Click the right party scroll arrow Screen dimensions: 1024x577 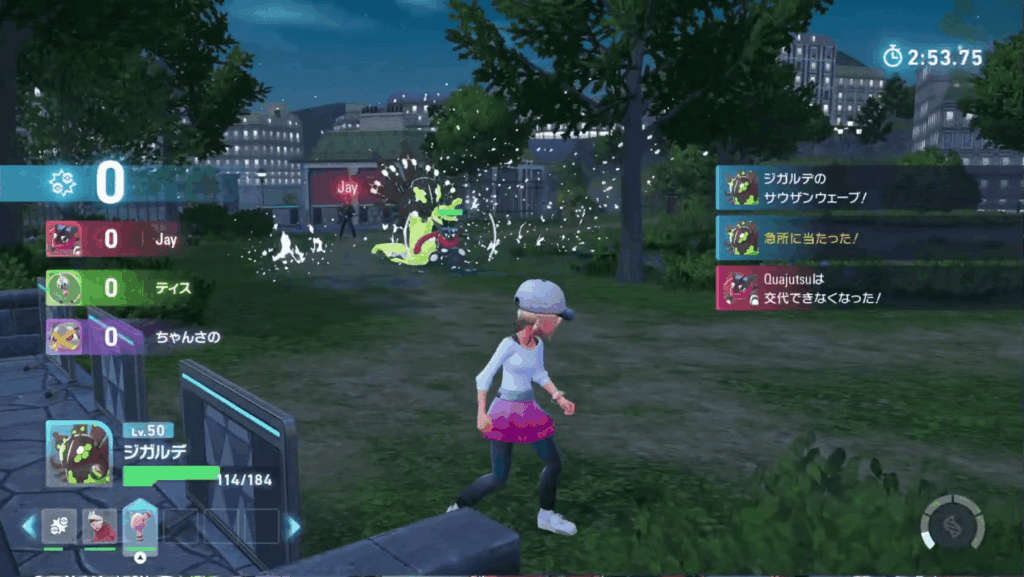coord(293,526)
